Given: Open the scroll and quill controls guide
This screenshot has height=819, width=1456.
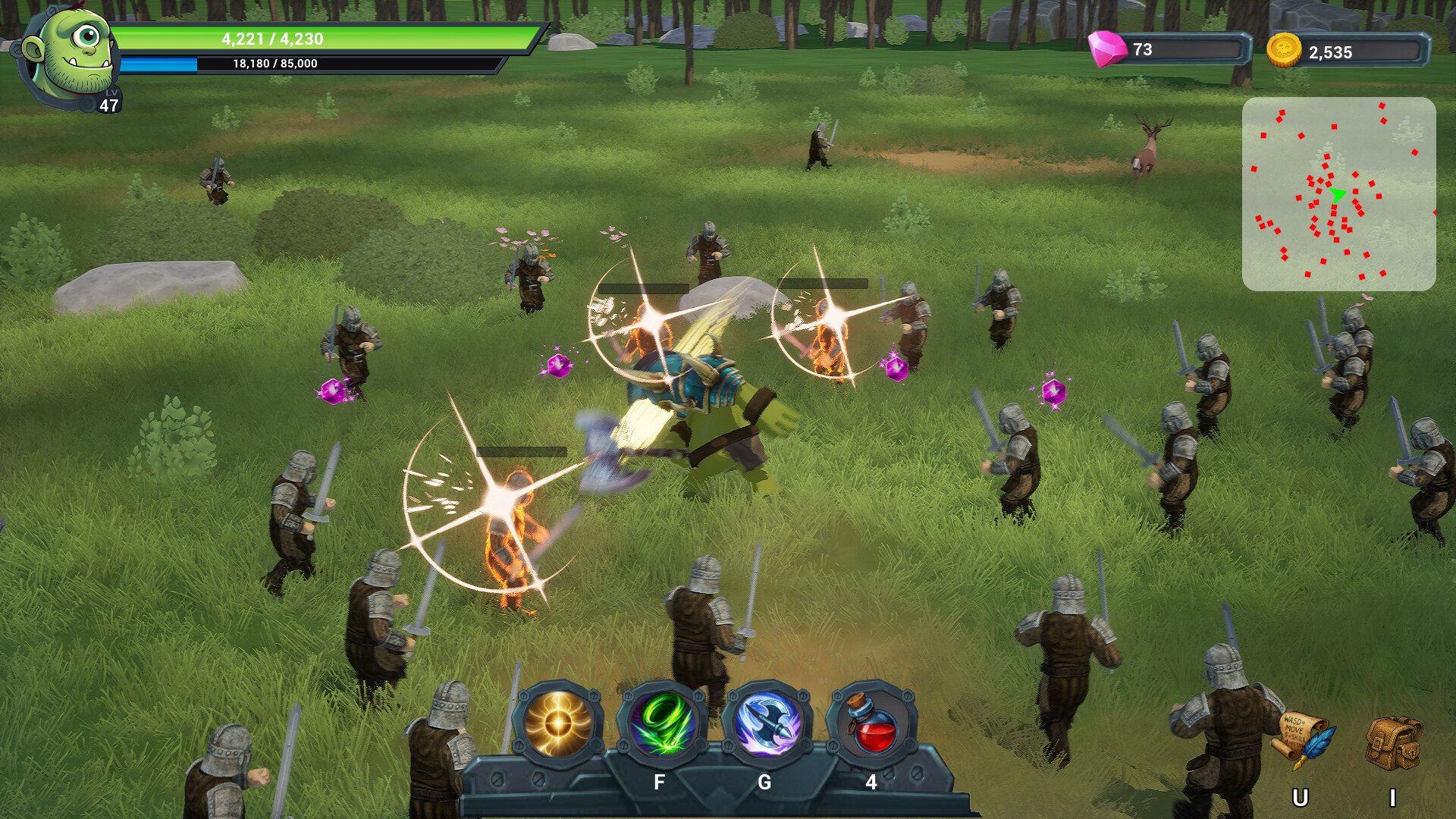Looking at the screenshot, I should coord(1304,739).
